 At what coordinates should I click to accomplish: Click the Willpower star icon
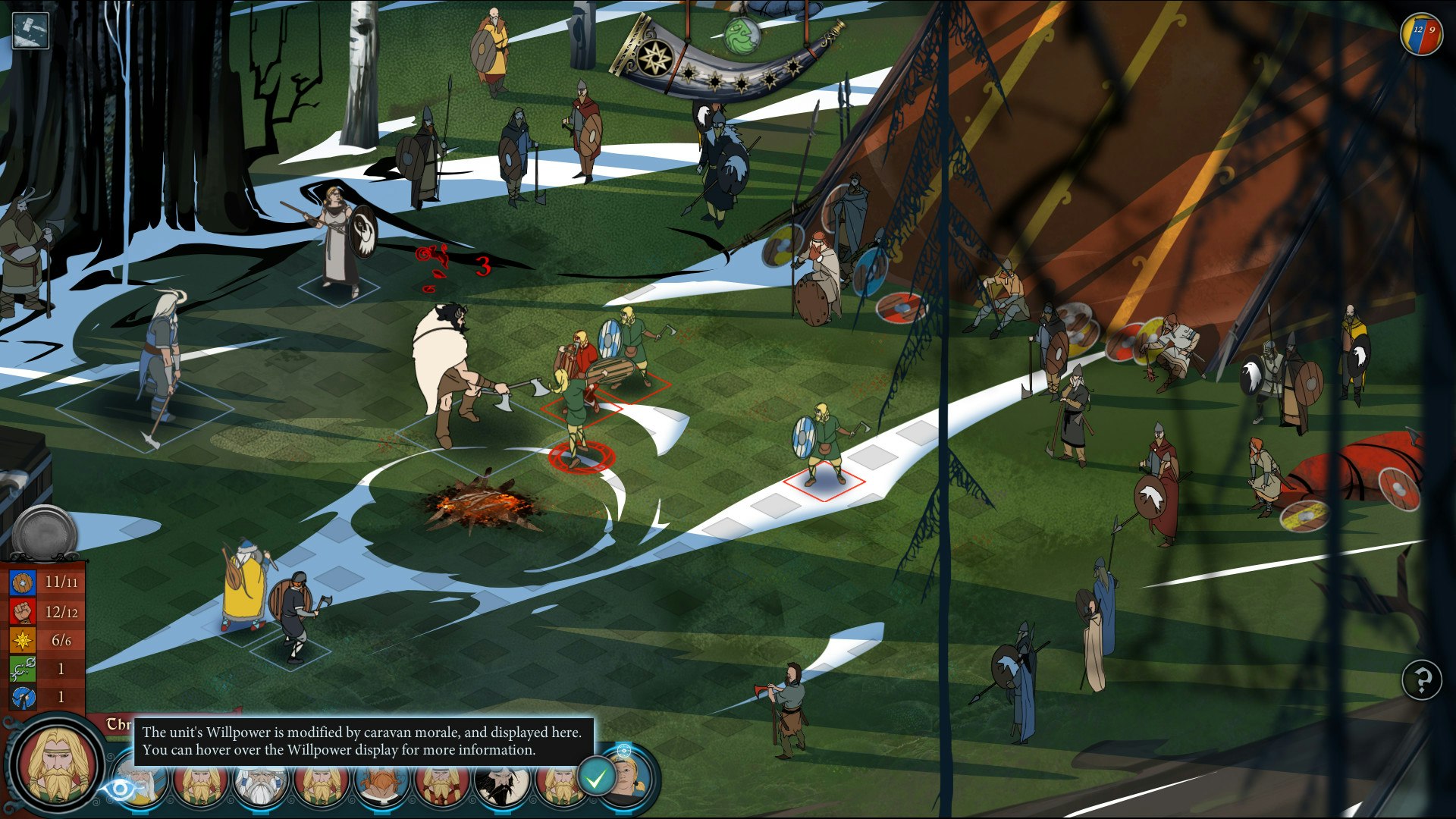click(23, 639)
